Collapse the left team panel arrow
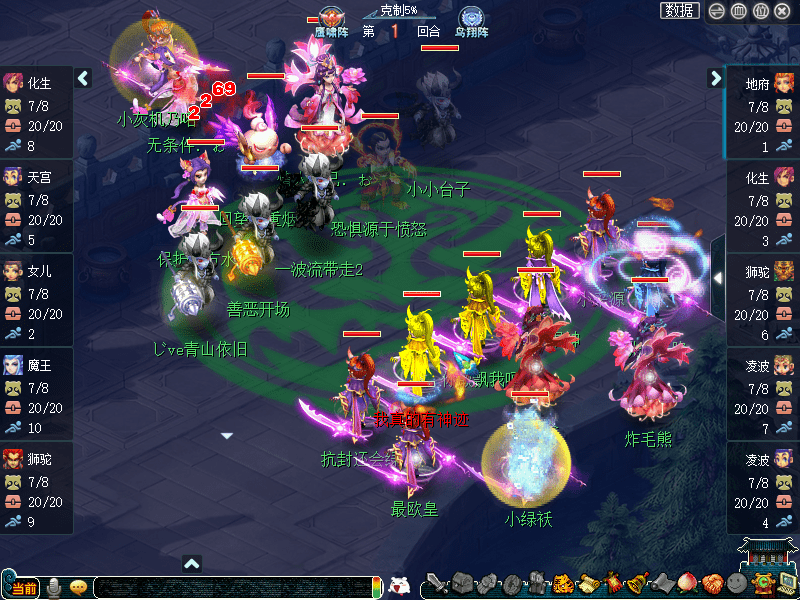The height and width of the screenshot is (600, 800). click(x=84, y=78)
